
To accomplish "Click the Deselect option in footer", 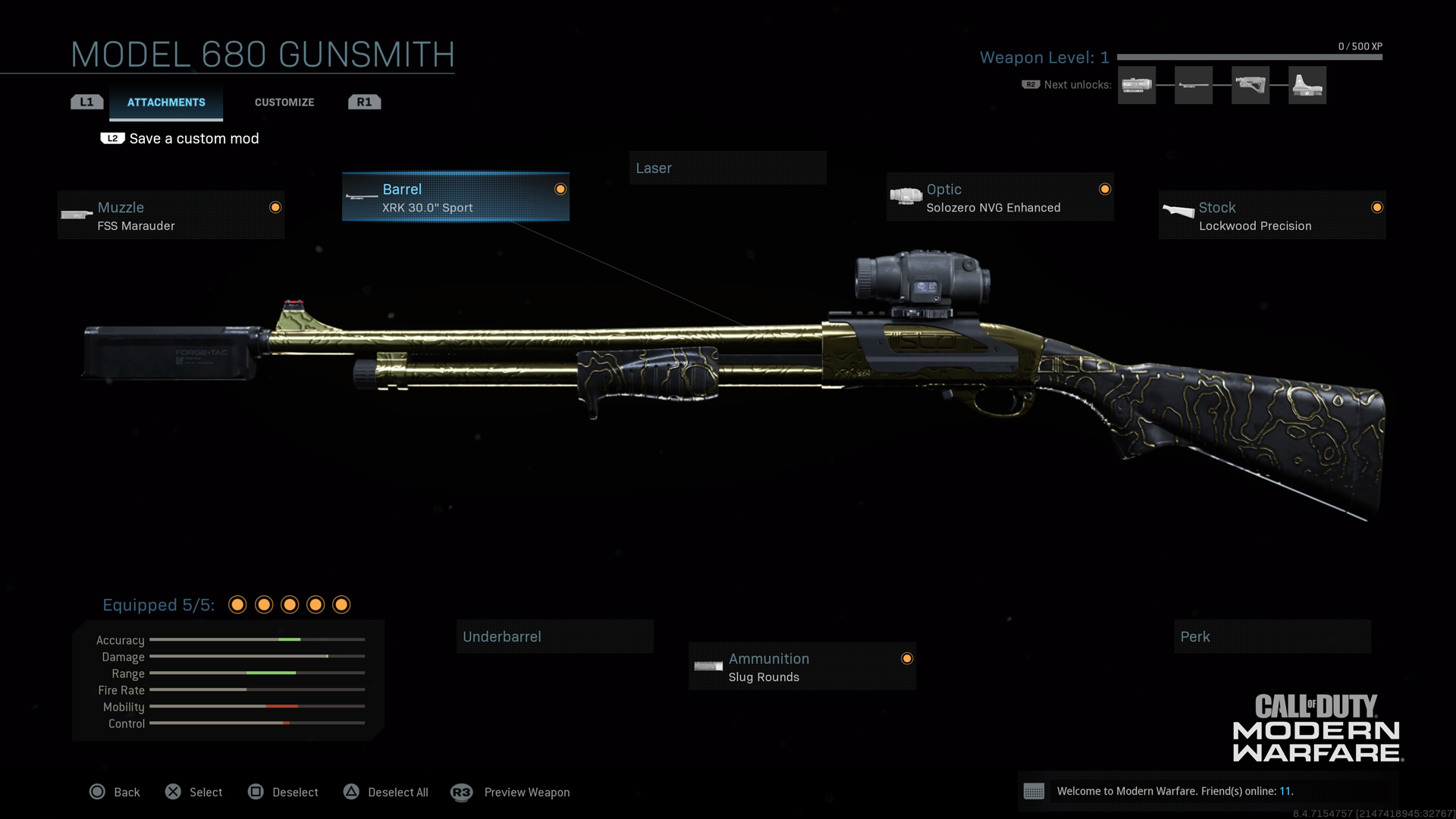I will point(284,792).
